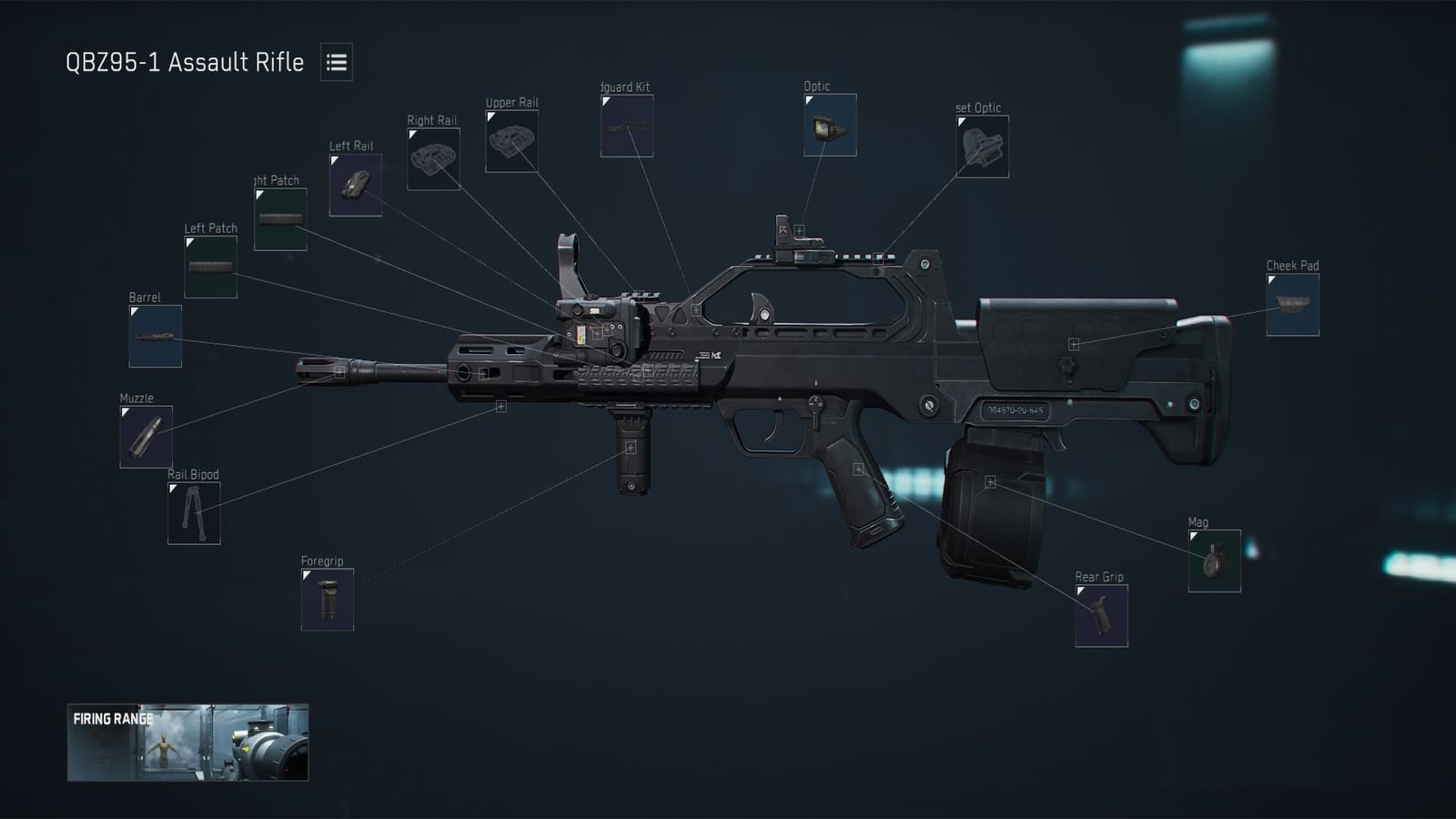This screenshot has width=1456, height=819.
Task: Toggle the attachment point on the pistol grip
Action: pos(856,468)
